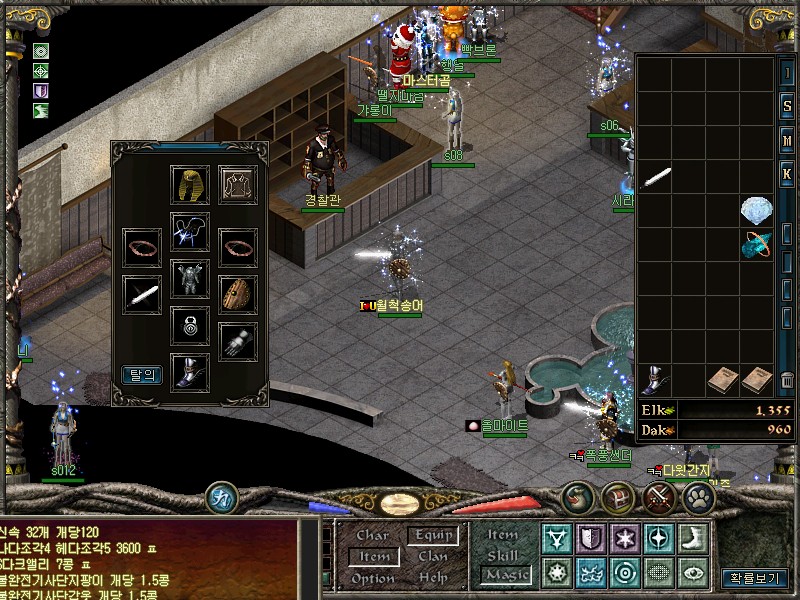Click the 탈의 undress button
The width and height of the screenshot is (800, 600).
point(142,375)
